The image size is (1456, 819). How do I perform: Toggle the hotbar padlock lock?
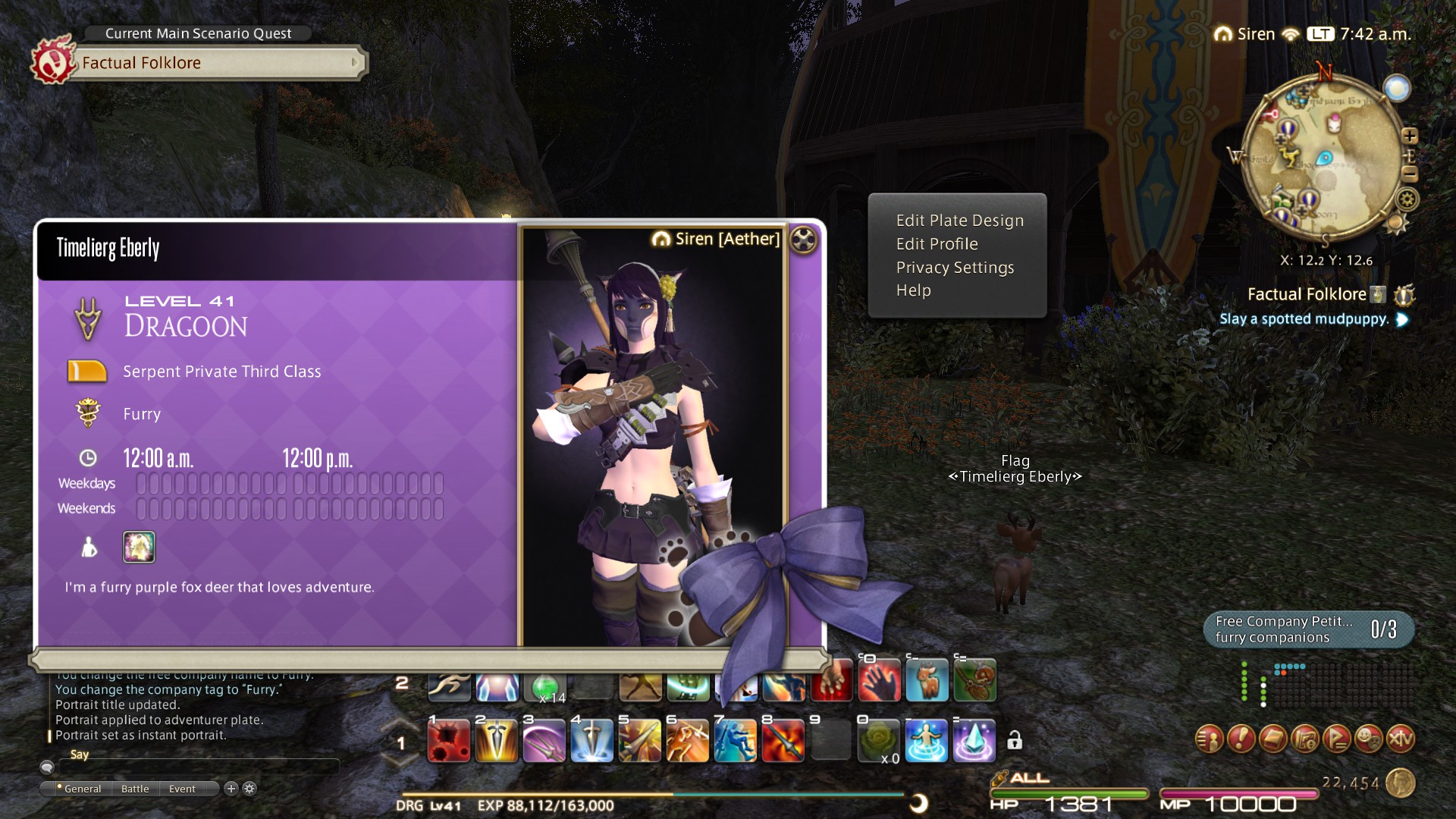[x=1015, y=740]
